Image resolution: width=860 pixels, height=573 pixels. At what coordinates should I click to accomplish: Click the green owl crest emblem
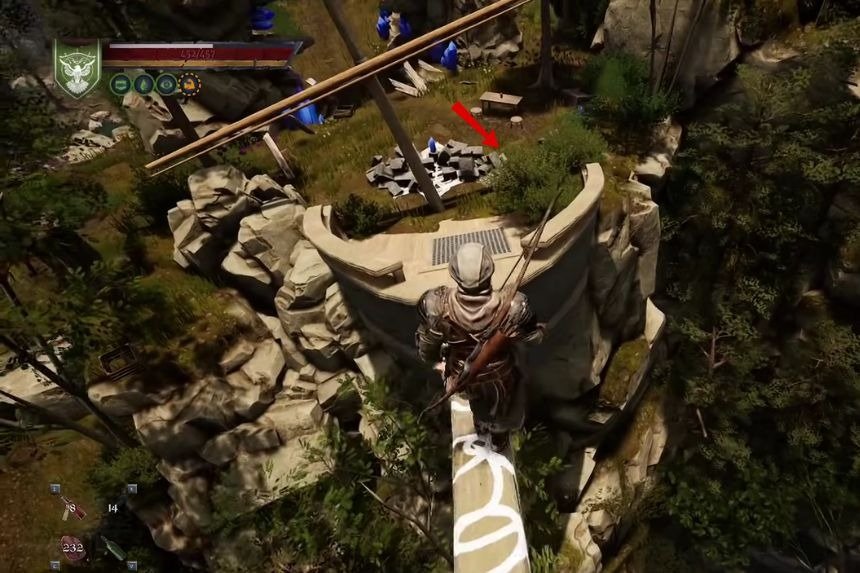pyautogui.click(x=77, y=68)
